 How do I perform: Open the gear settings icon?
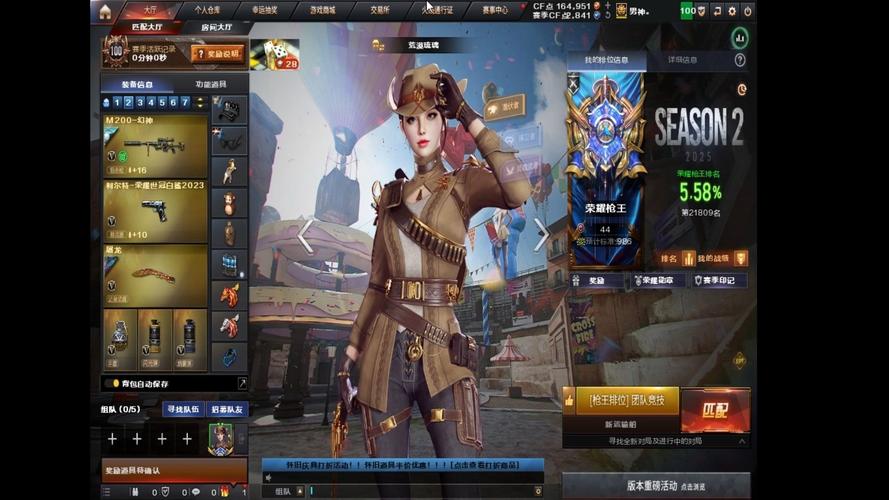tap(732, 11)
